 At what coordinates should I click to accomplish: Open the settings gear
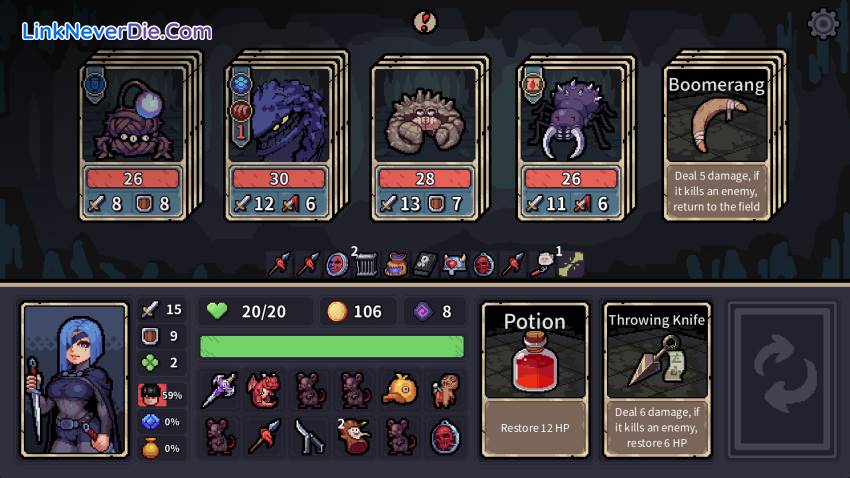pos(822,23)
